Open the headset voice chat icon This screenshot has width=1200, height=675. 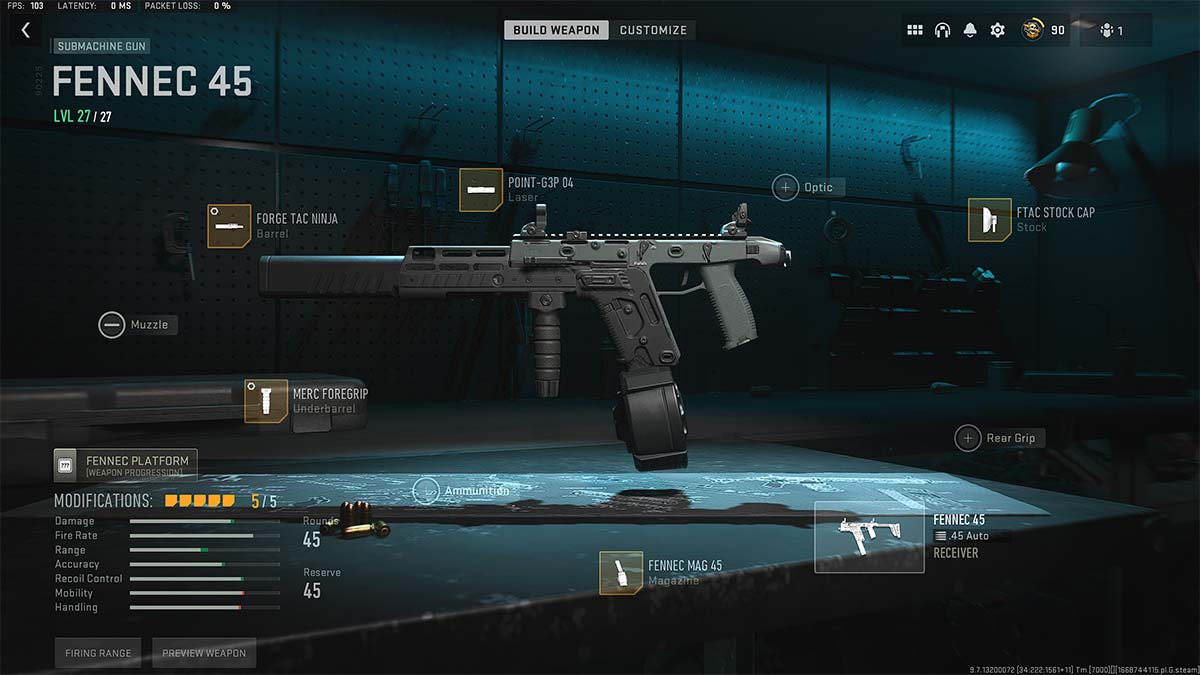point(942,30)
